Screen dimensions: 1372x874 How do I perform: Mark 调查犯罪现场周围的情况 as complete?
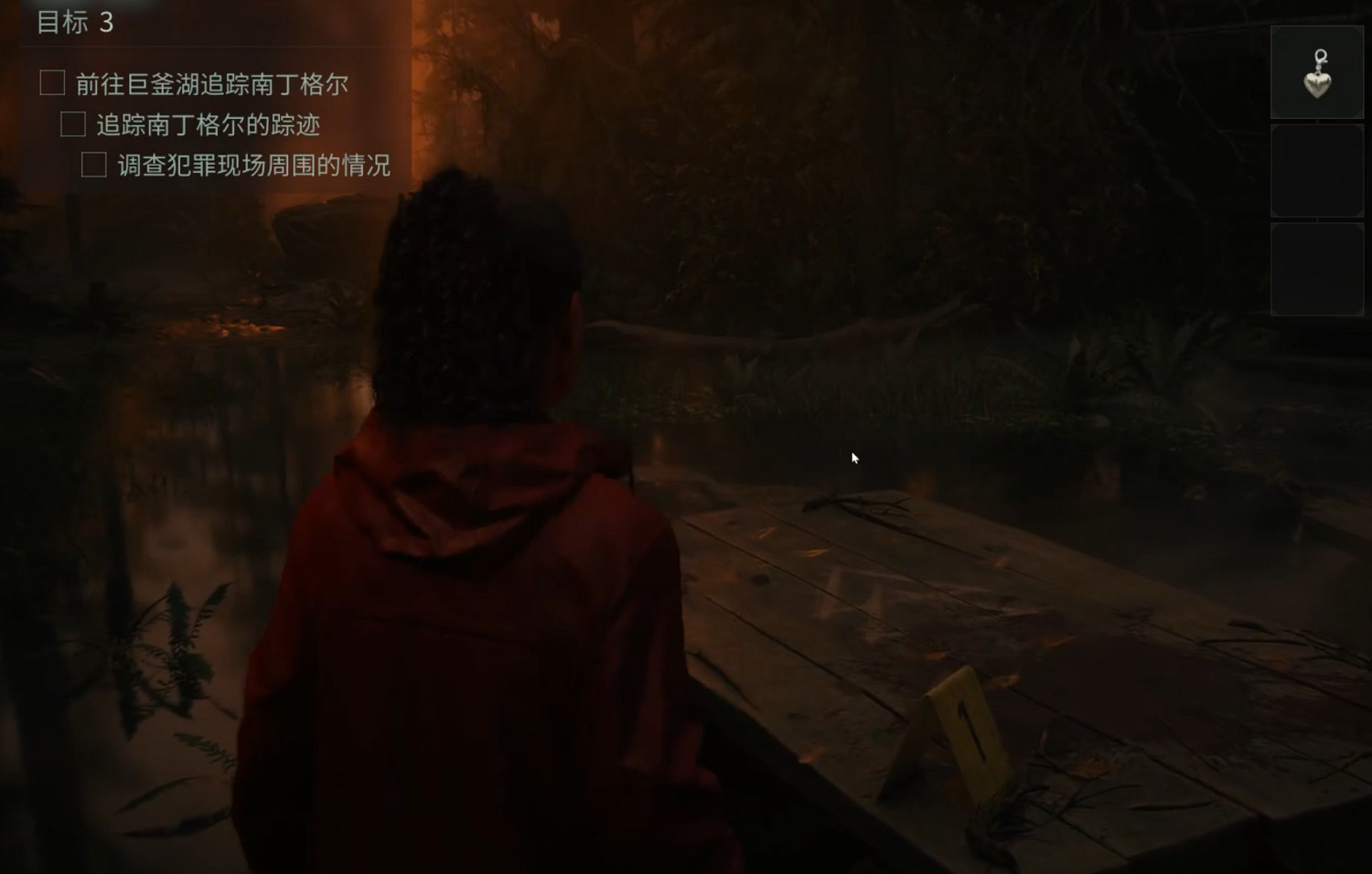[94, 165]
